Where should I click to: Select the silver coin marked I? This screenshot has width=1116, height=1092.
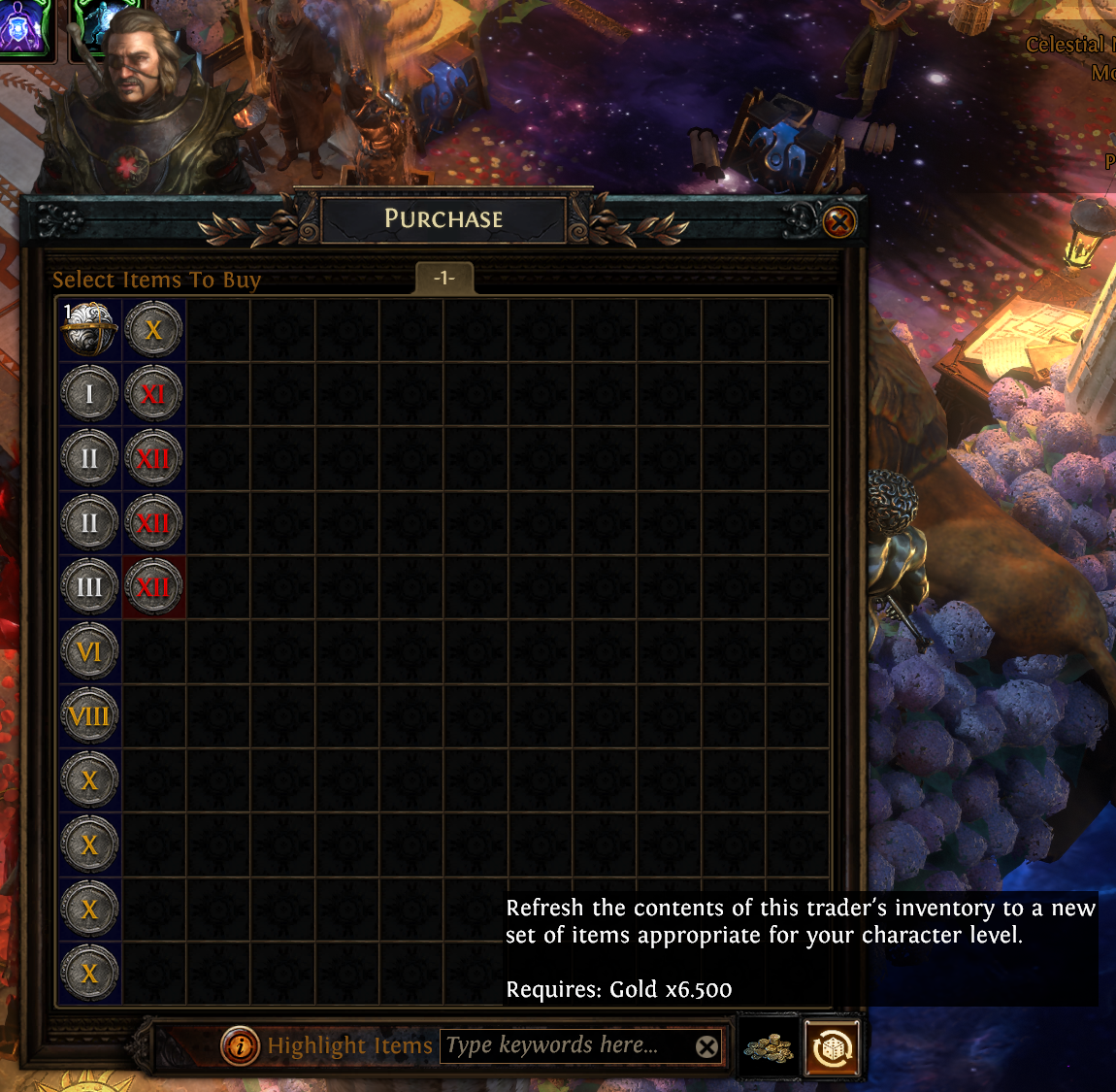89,394
